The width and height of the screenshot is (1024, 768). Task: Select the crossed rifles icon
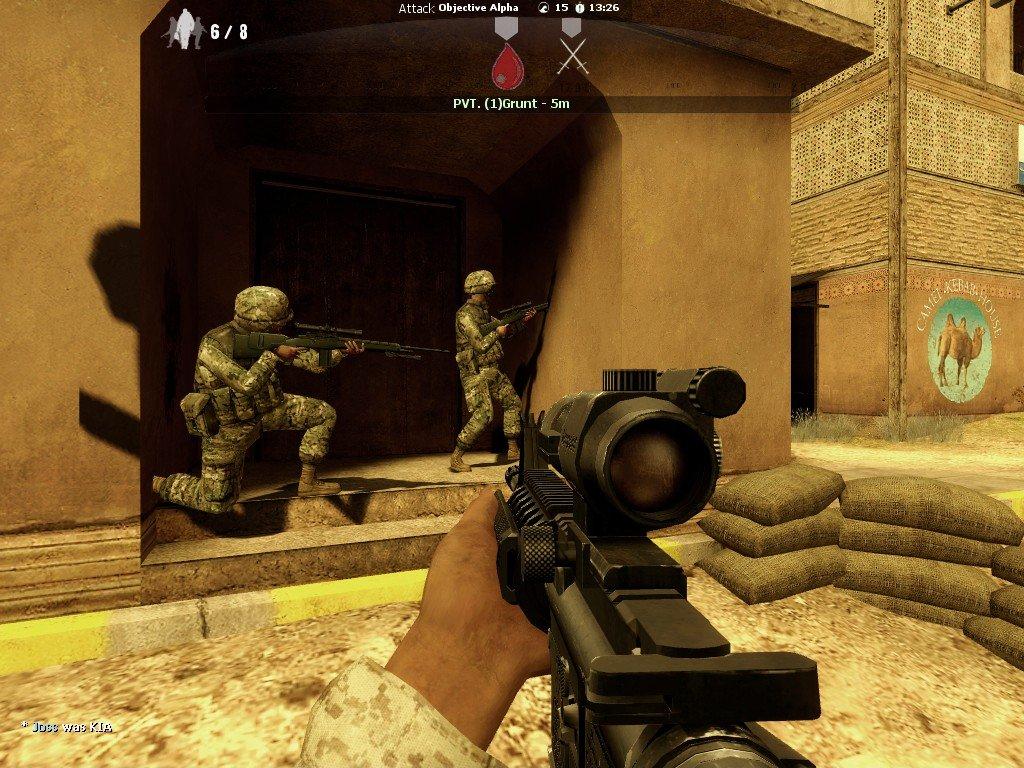571,56
